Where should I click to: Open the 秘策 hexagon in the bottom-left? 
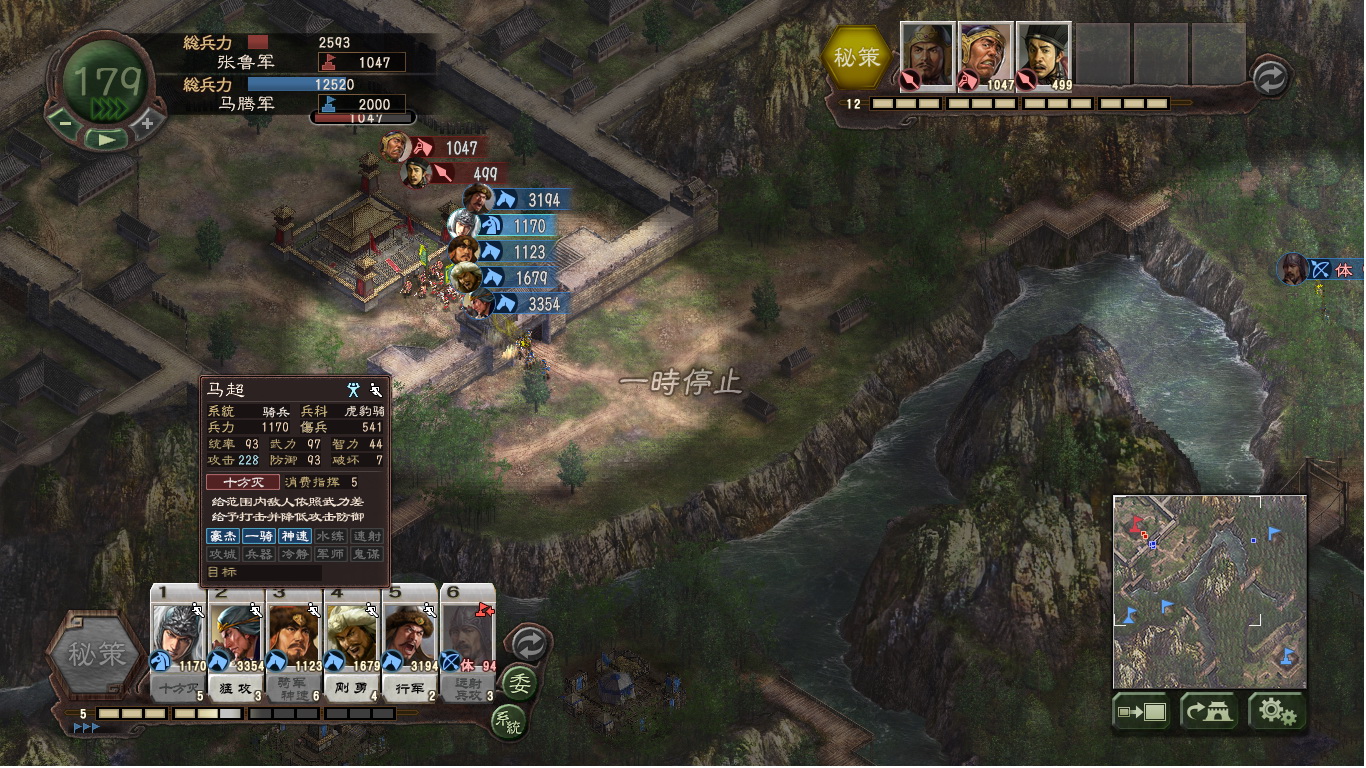coord(97,654)
